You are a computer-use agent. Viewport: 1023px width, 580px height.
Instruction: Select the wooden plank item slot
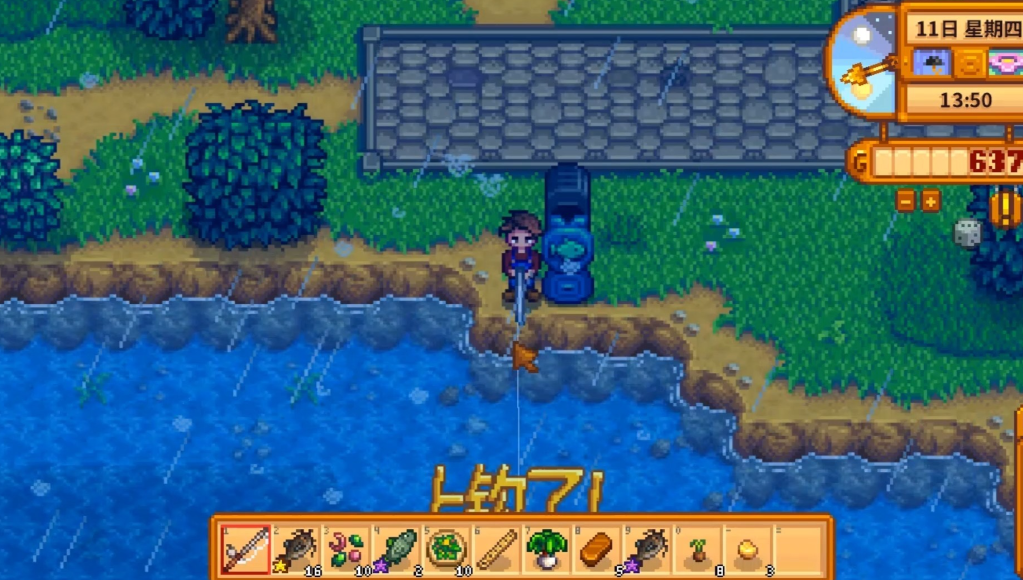tap(497, 549)
